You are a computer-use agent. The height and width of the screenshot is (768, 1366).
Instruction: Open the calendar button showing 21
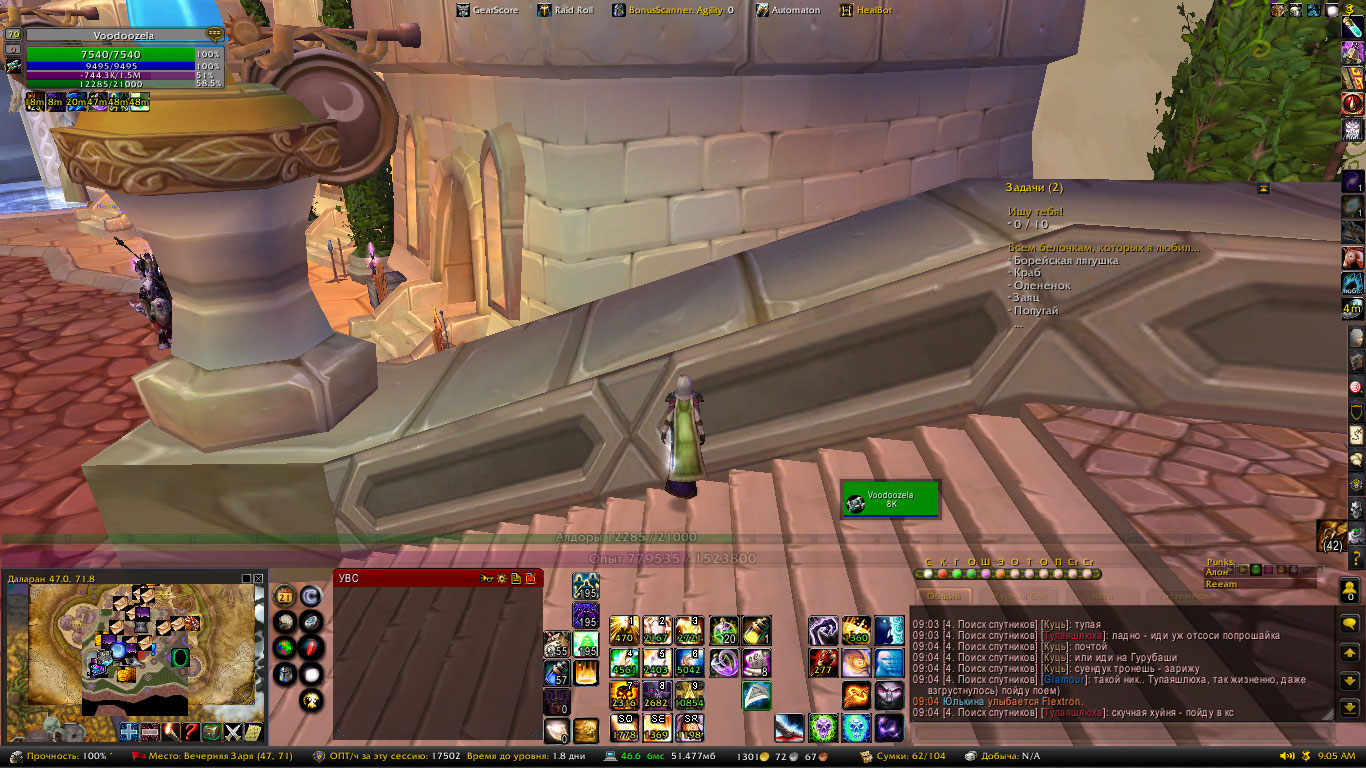284,597
